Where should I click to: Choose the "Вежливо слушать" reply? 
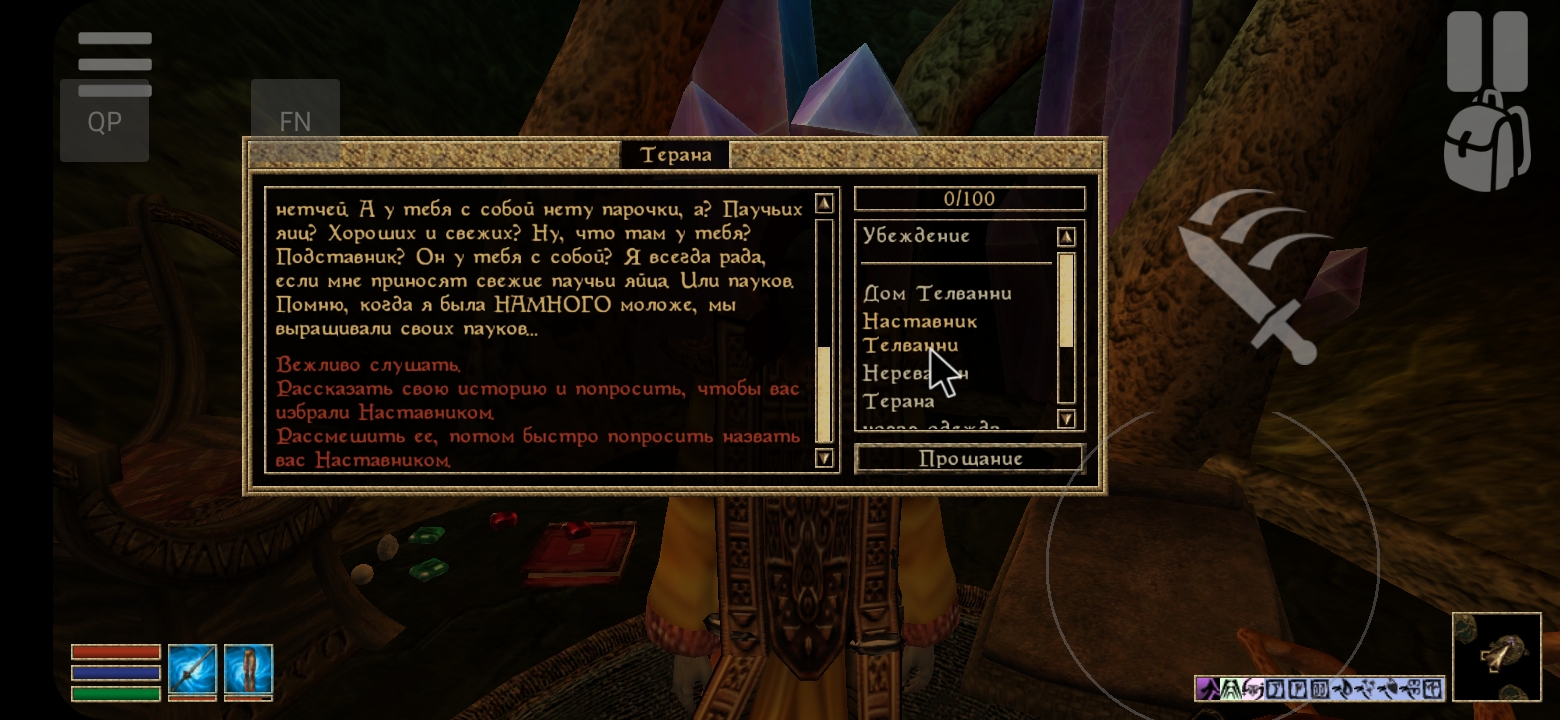[x=368, y=365]
